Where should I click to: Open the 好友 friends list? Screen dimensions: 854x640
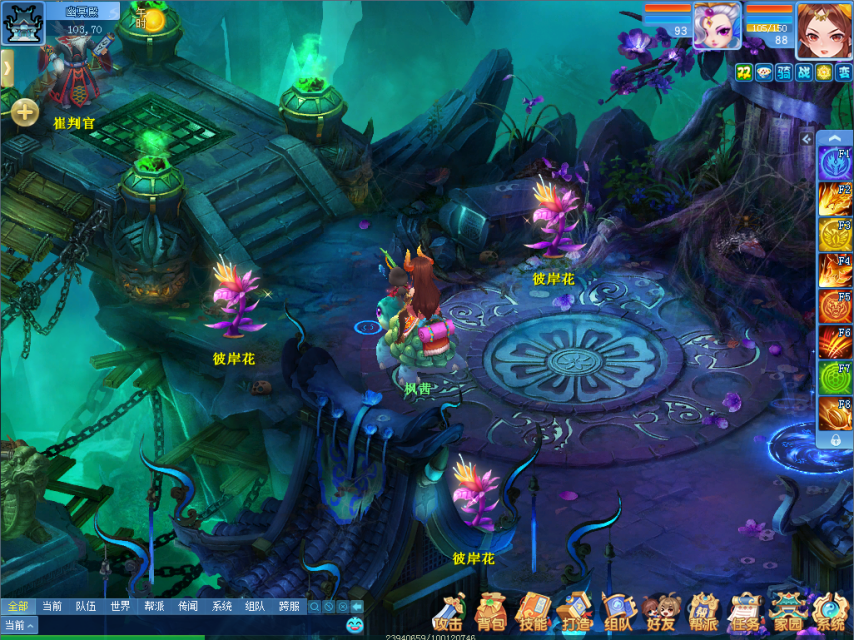(x=661, y=609)
